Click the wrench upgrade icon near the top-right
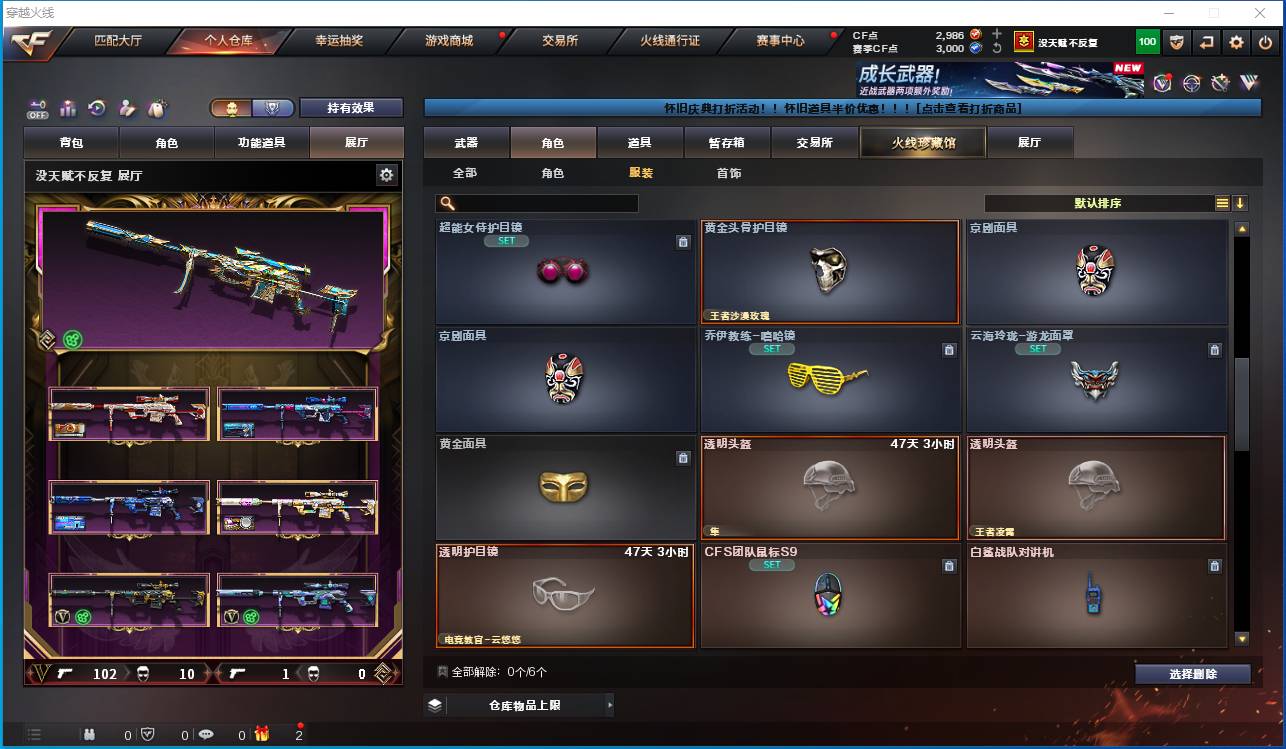1286x749 pixels. [x=1219, y=82]
